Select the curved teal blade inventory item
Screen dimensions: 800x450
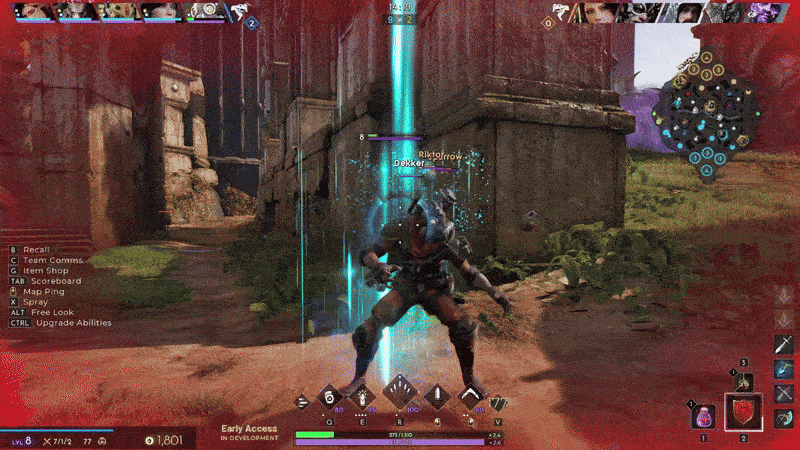[786, 419]
